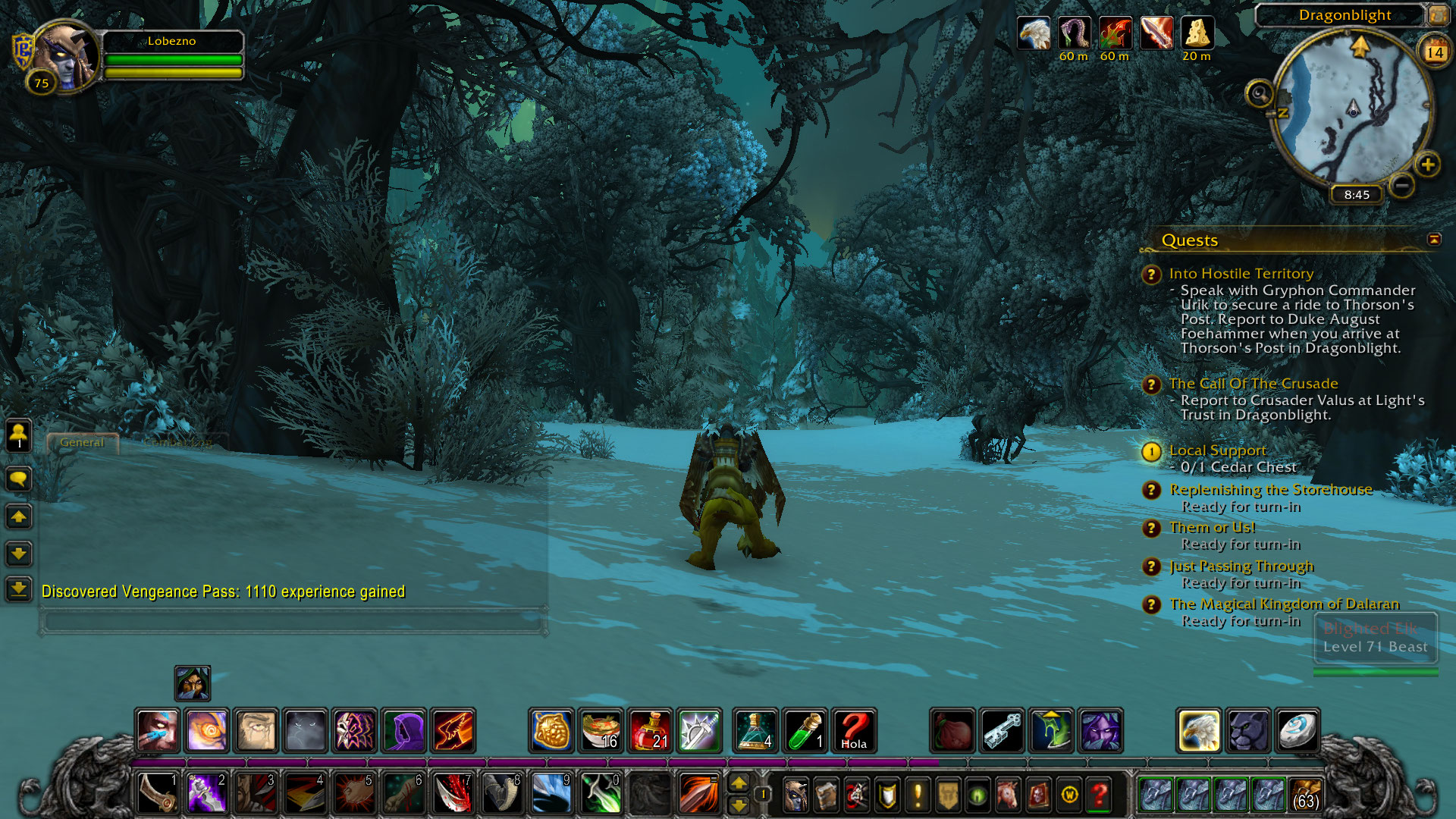Viewport: 1456px width, 819px height.
Task: Zoom out the minimap with the minus button
Action: click(x=1402, y=184)
